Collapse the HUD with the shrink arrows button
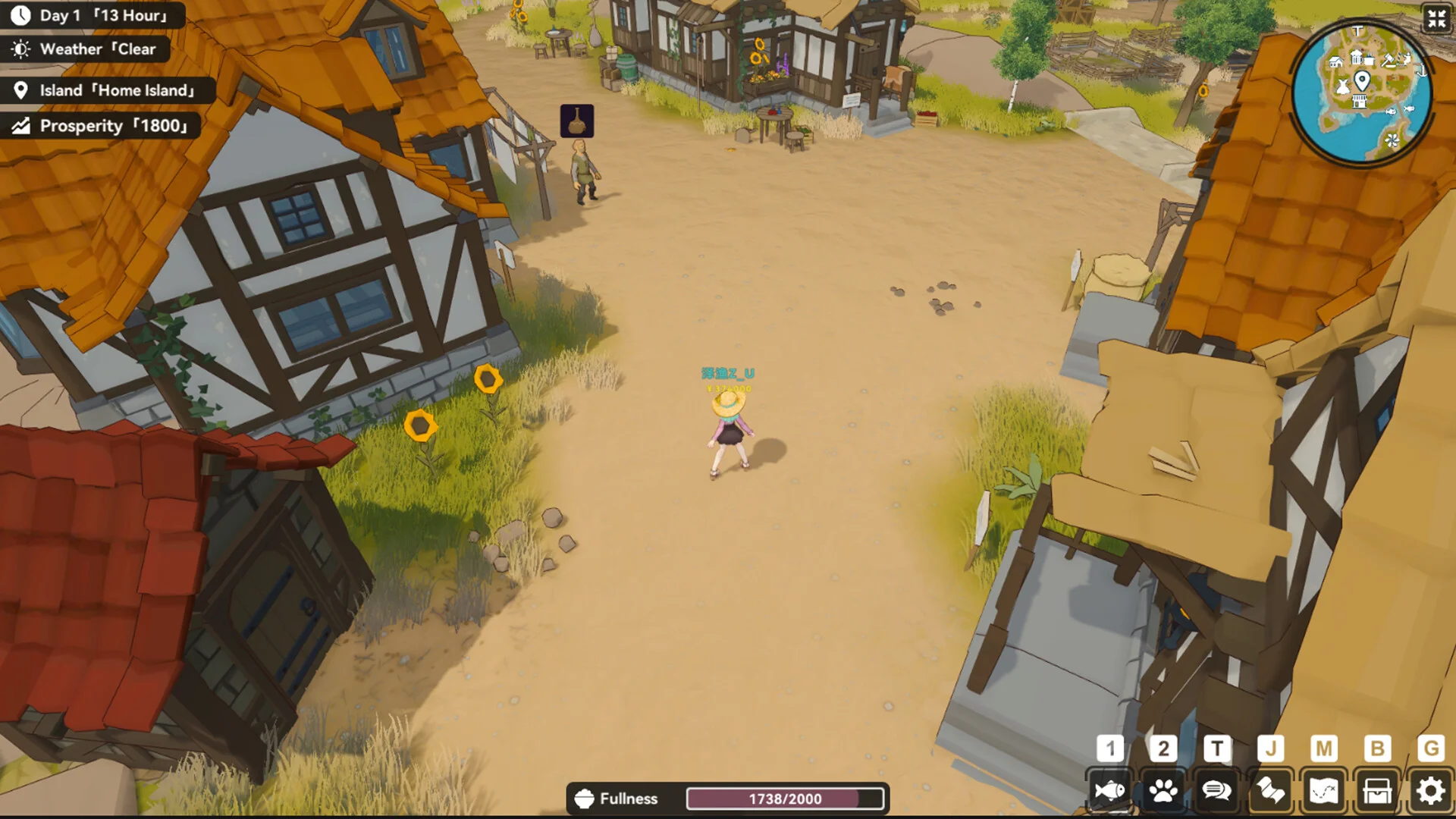1456x819 pixels. tap(1436, 18)
